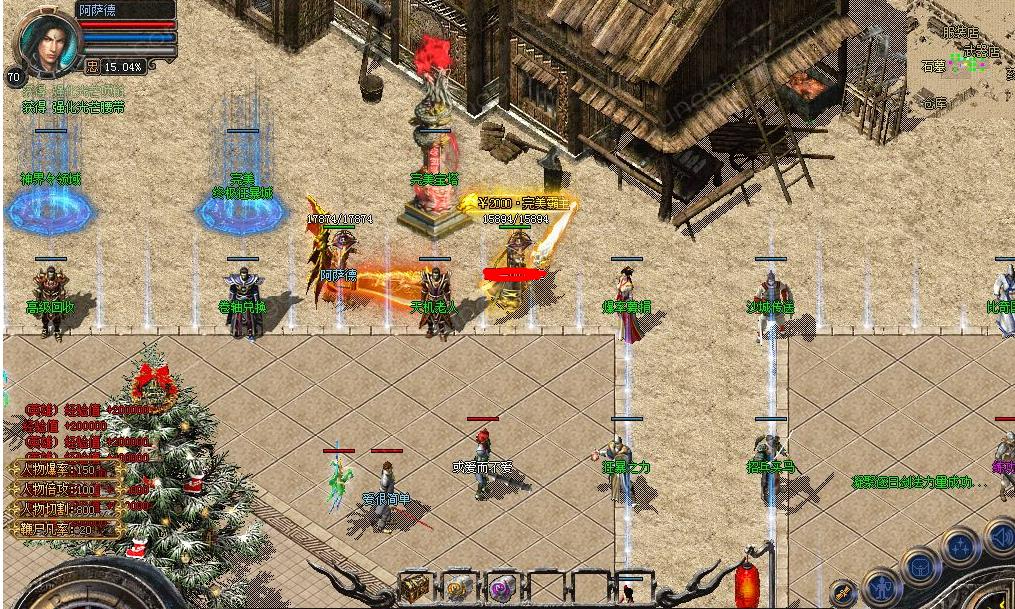Open the blue humanoid figure round button

(x=882, y=588)
